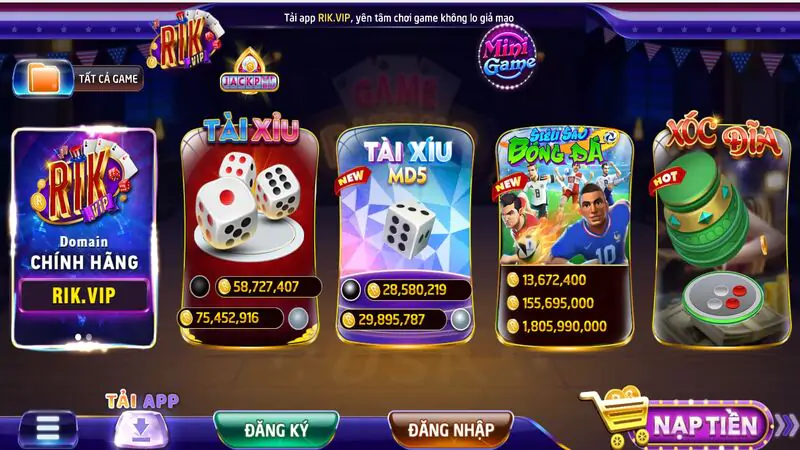The width and height of the screenshot is (800, 450).
Task: Open the Tất Cả Game folder
Action: tap(78, 78)
